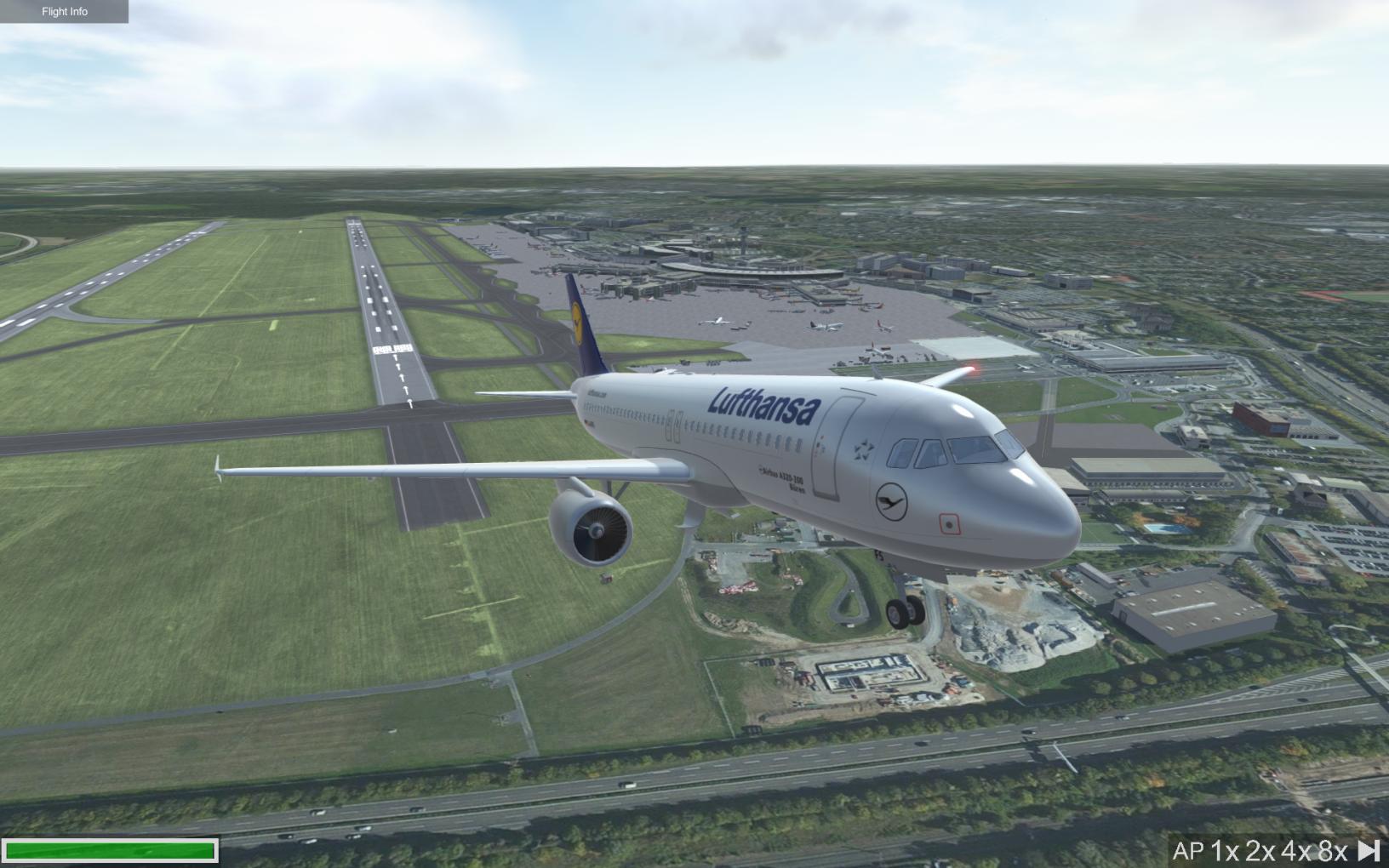The image size is (1389, 868).
Task: Open the Flight Info panel
Action: [x=65, y=12]
